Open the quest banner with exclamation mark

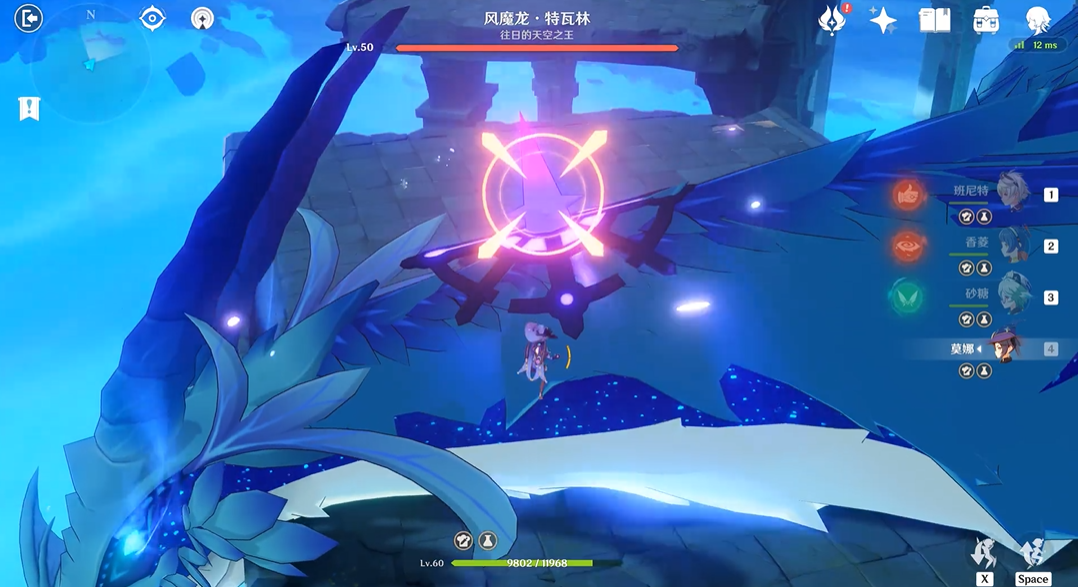pyautogui.click(x=29, y=108)
